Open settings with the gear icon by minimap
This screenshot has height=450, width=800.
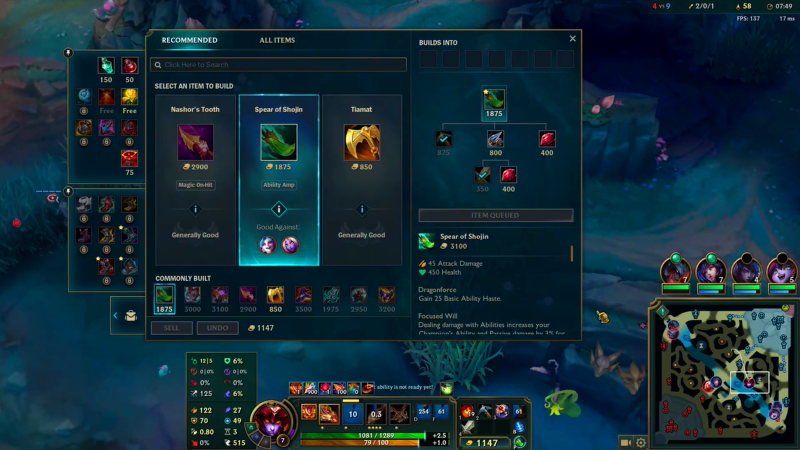[642, 442]
